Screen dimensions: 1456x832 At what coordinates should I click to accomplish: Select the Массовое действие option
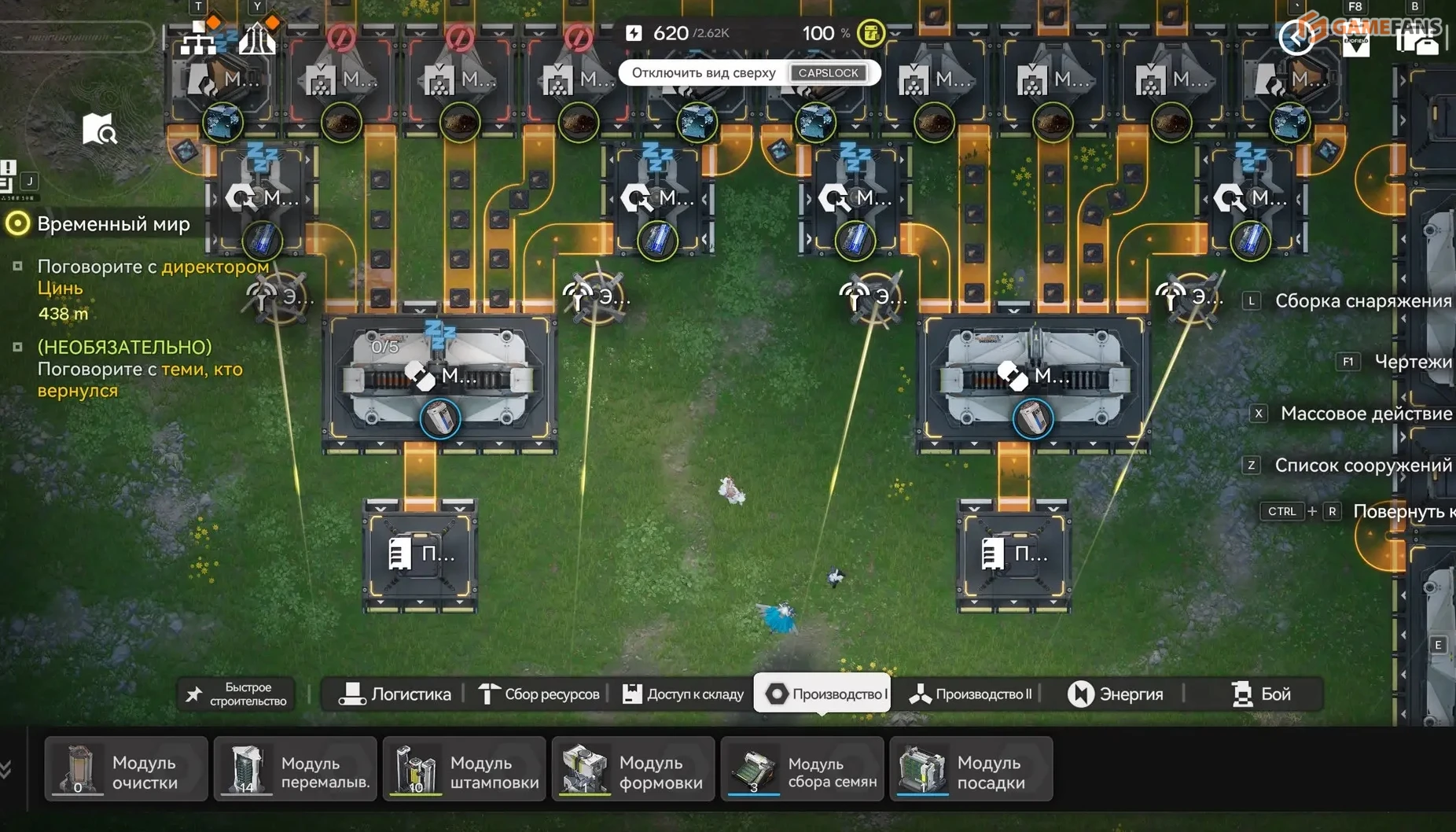pyautogui.click(x=1365, y=414)
